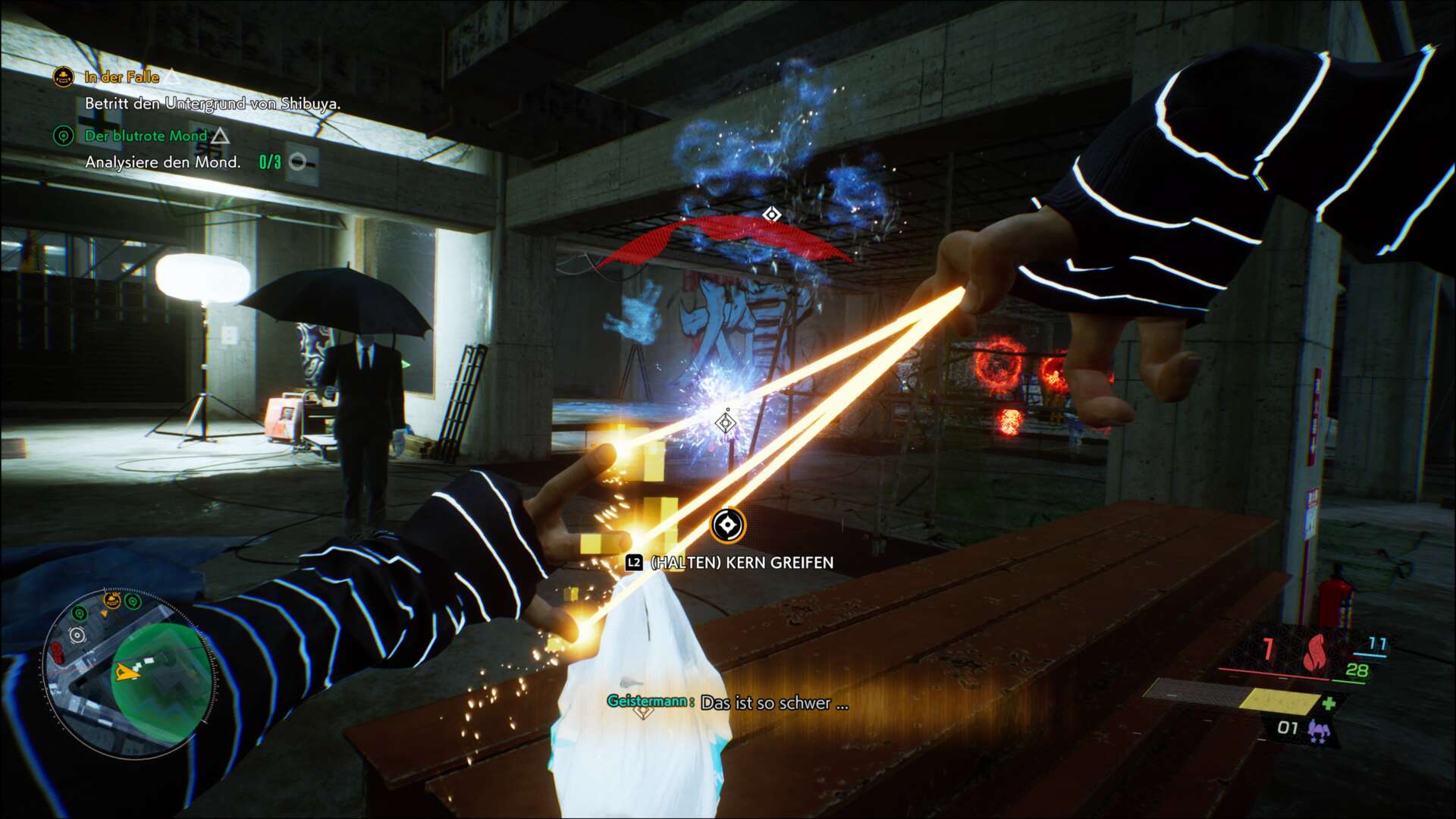The height and width of the screenshot is (819, 1456).
Task: Select the "In der Falle" quest title
Action: tap(121, 77)
